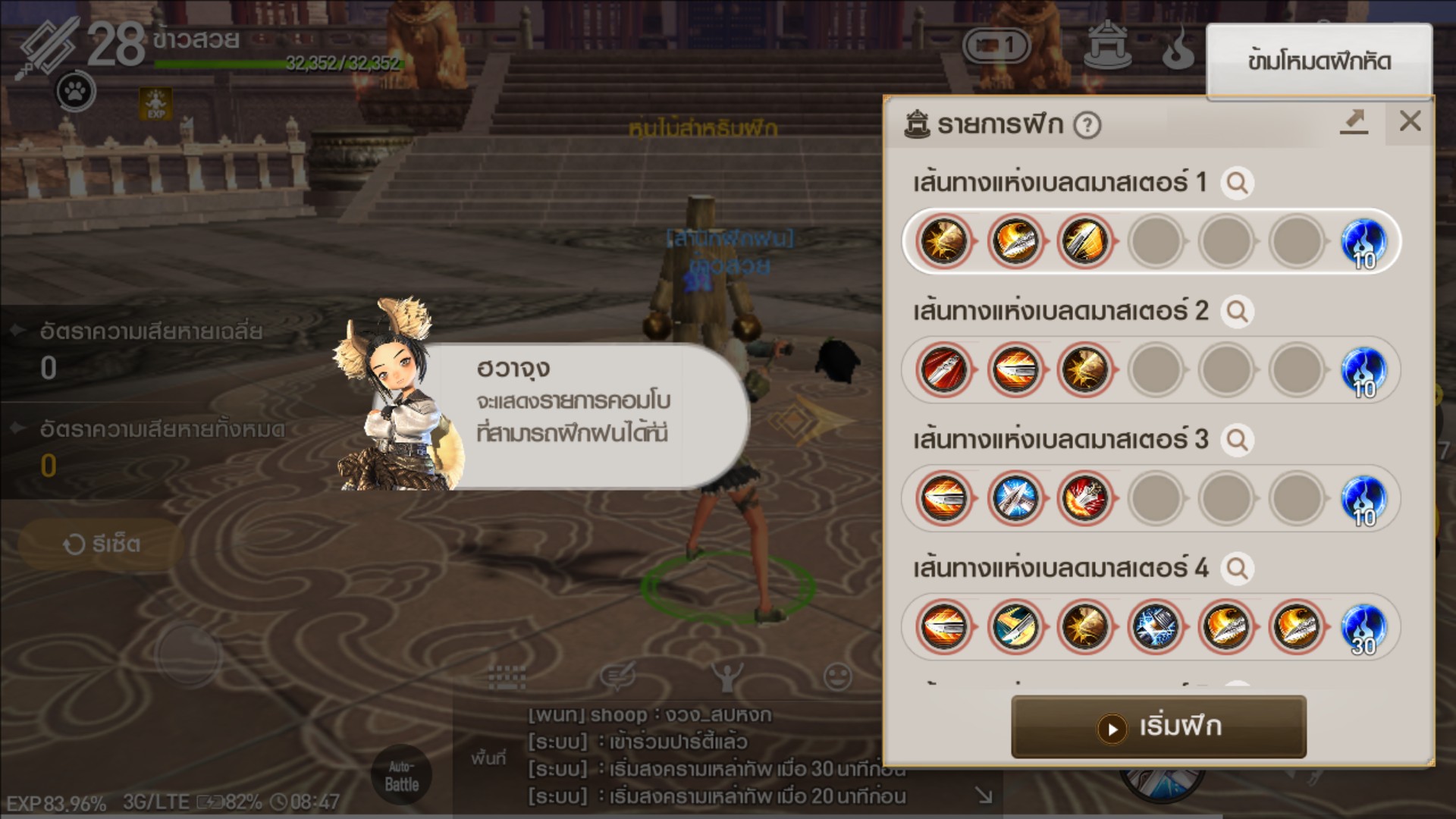
Task: Inspect Blade Master path 4 combo details
Action: point(1237,569)
